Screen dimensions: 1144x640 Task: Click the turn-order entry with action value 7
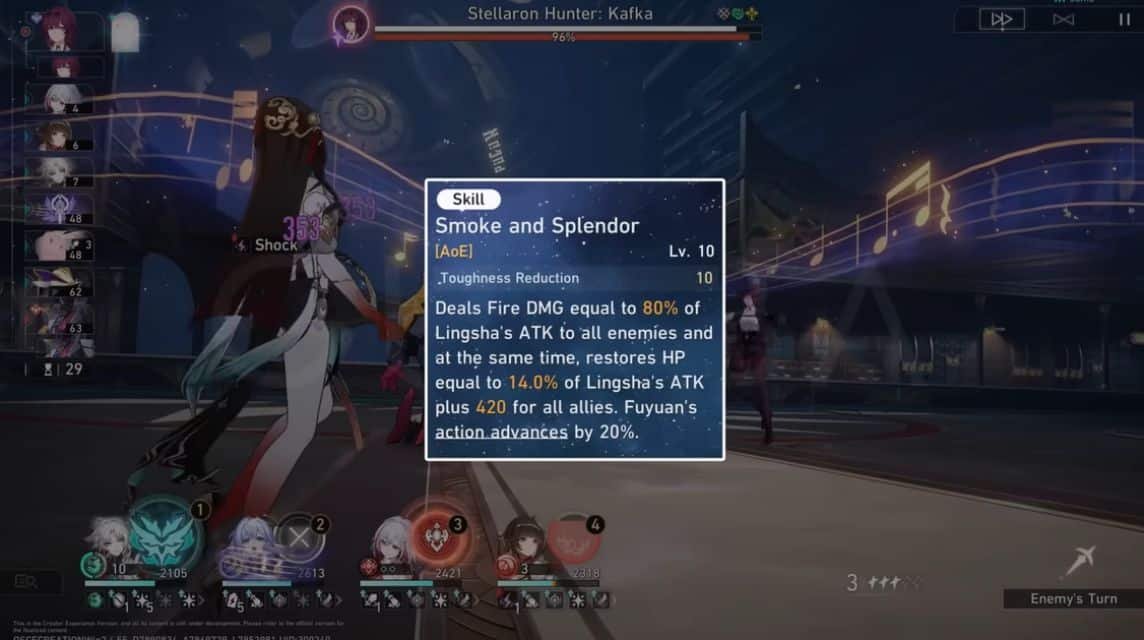click(x=64, y=172)
